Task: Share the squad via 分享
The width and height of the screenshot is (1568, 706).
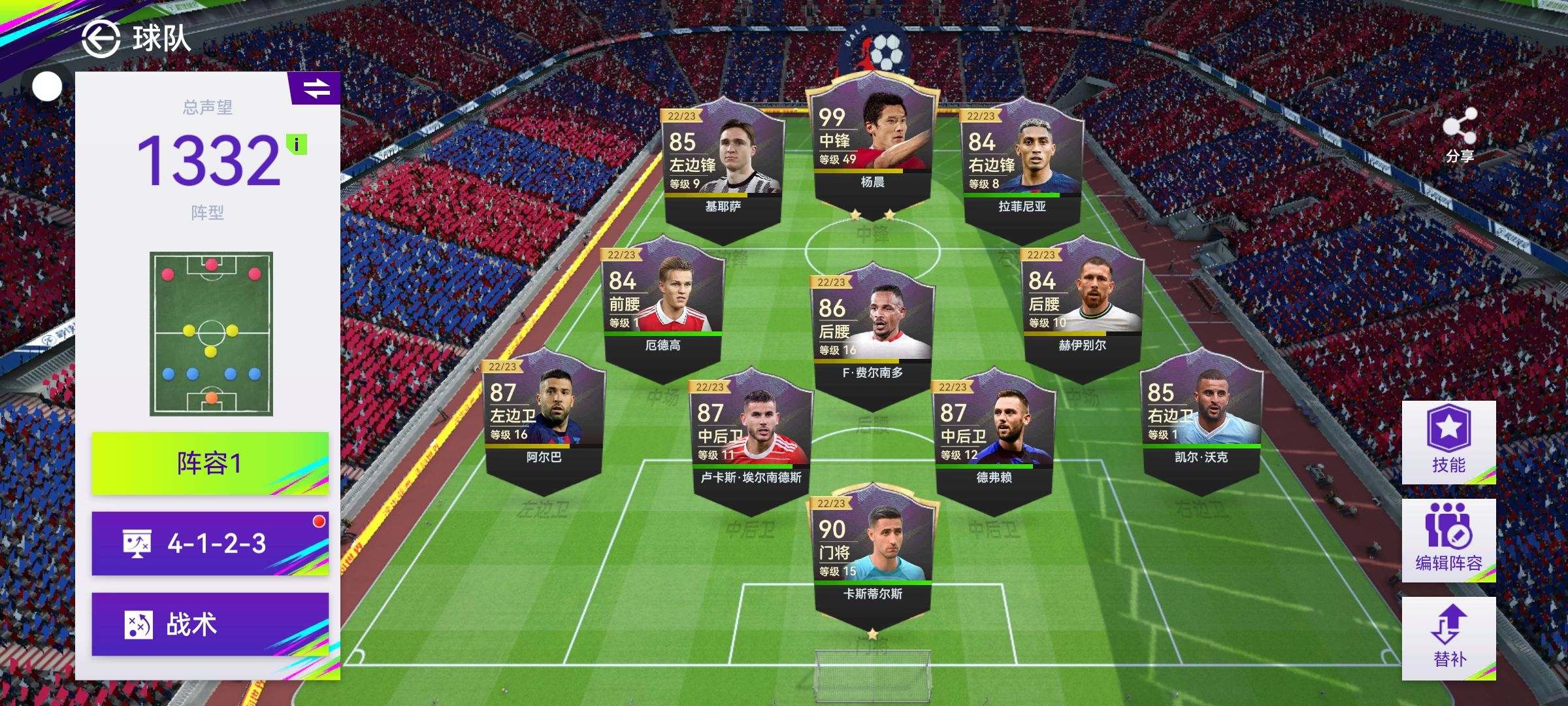Action: click(1460, 135)
